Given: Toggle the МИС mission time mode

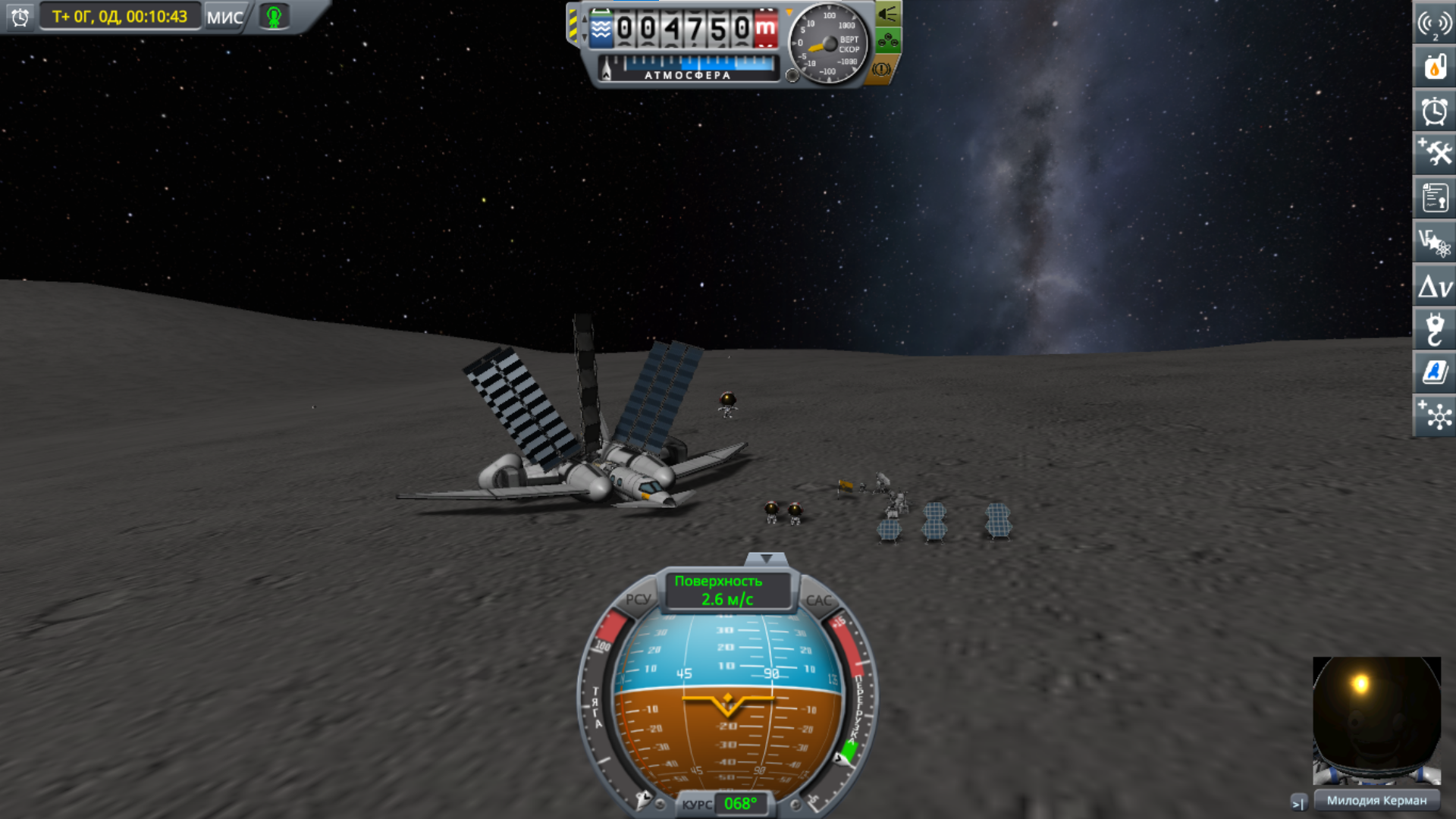Looking at the screenshot, I should pyautogui.click(x=225, y=17).
